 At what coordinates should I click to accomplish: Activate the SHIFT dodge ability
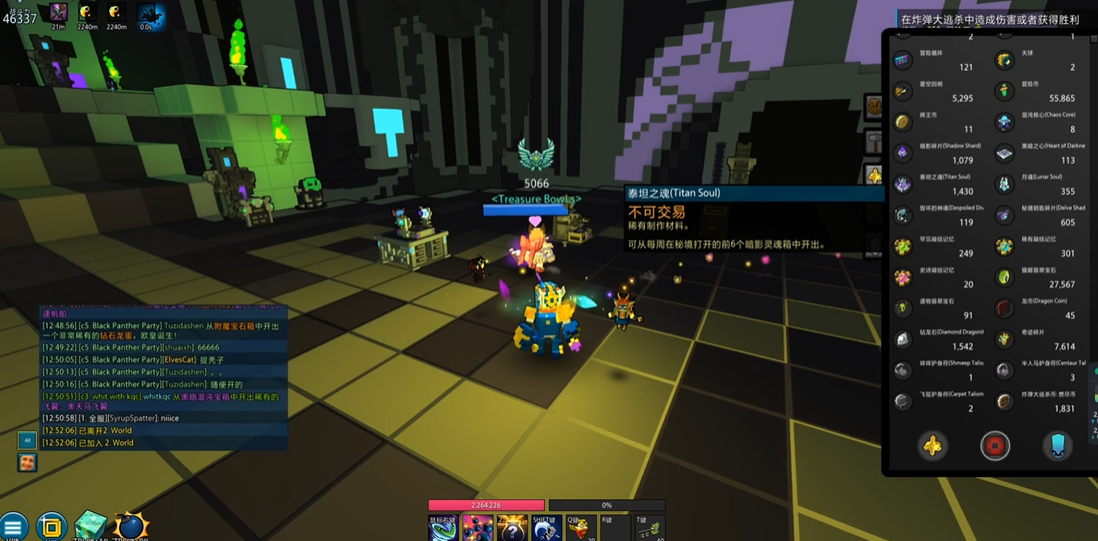point(546,528)
